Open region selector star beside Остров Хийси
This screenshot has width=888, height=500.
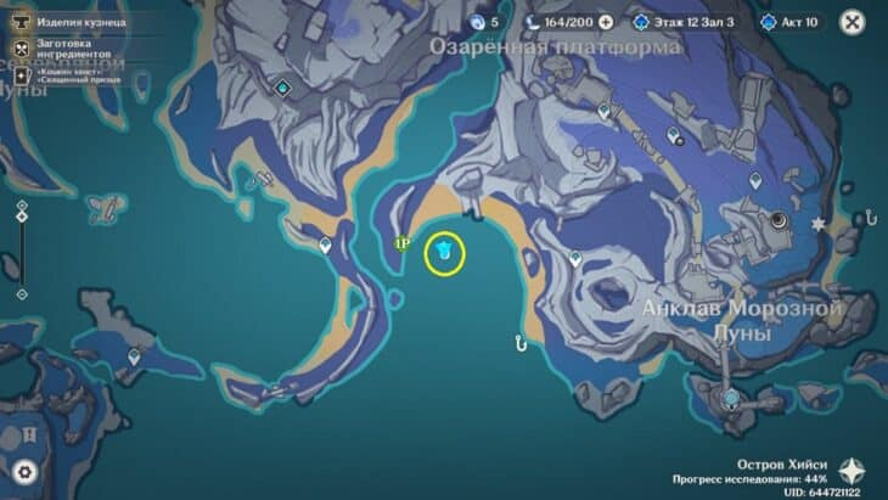852,471
